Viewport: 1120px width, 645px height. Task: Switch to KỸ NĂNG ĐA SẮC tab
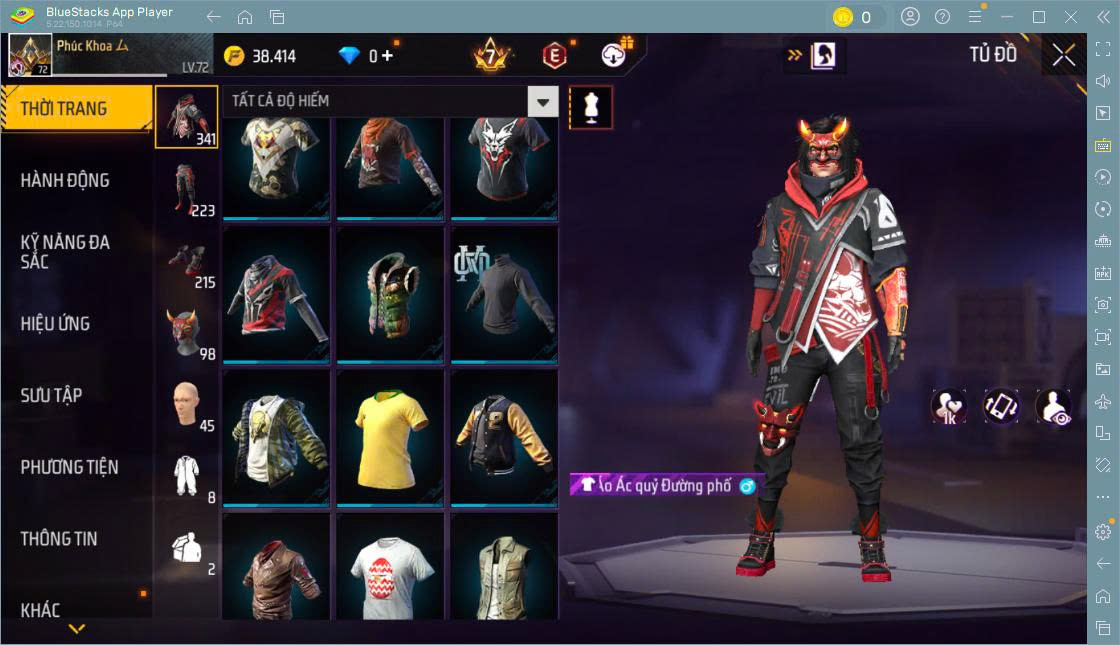click(x=65, y=252)
